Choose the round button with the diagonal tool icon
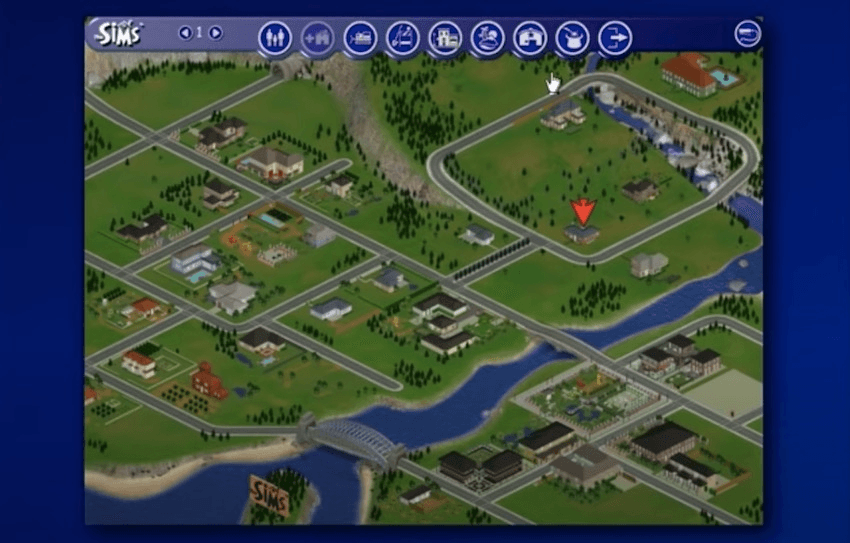The height and width of the screenshot is (543, 850). click(x=402, y=38)
